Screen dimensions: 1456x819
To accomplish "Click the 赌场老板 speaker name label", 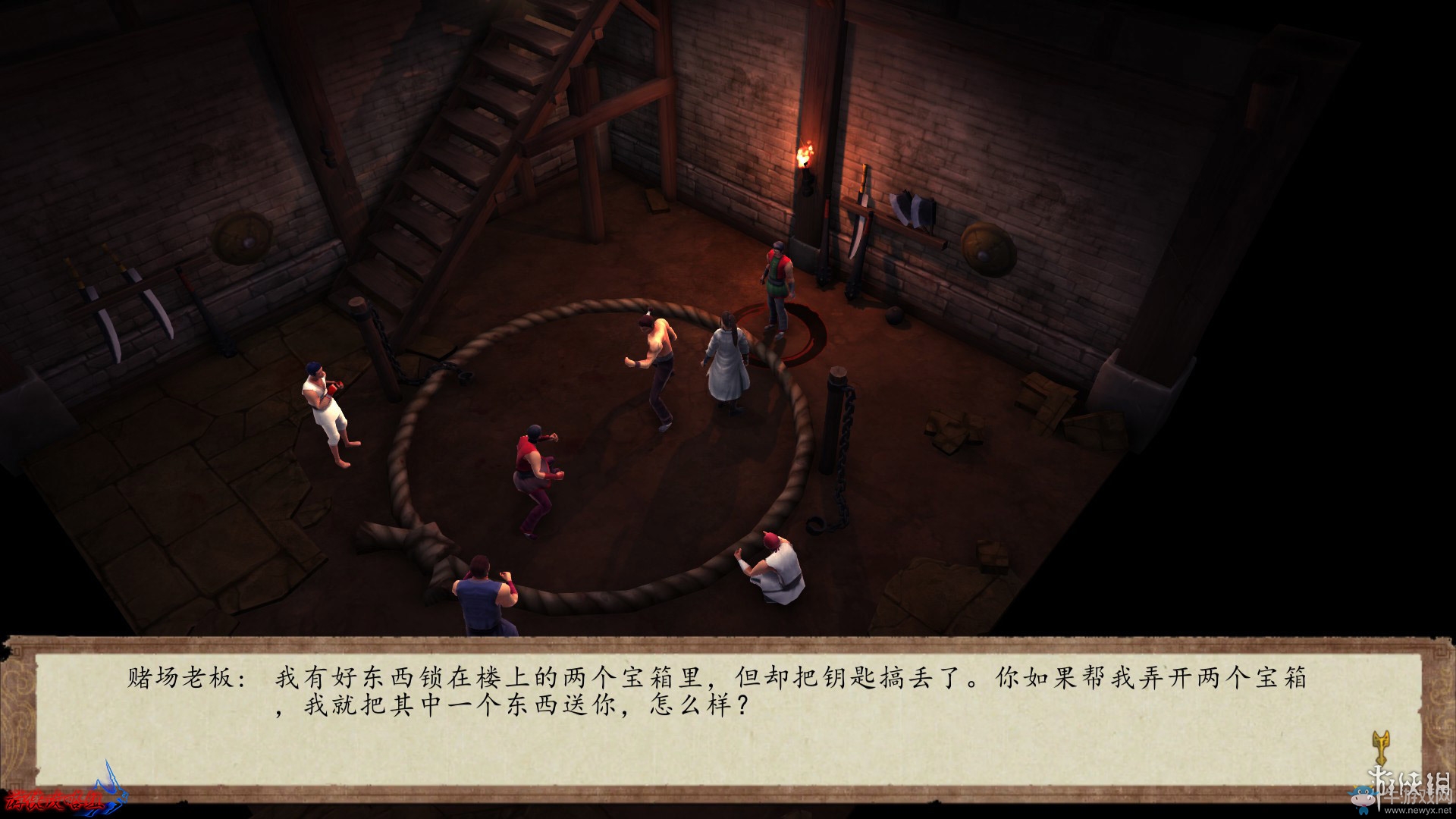I will pyautogui.click(x=163, y=680).
